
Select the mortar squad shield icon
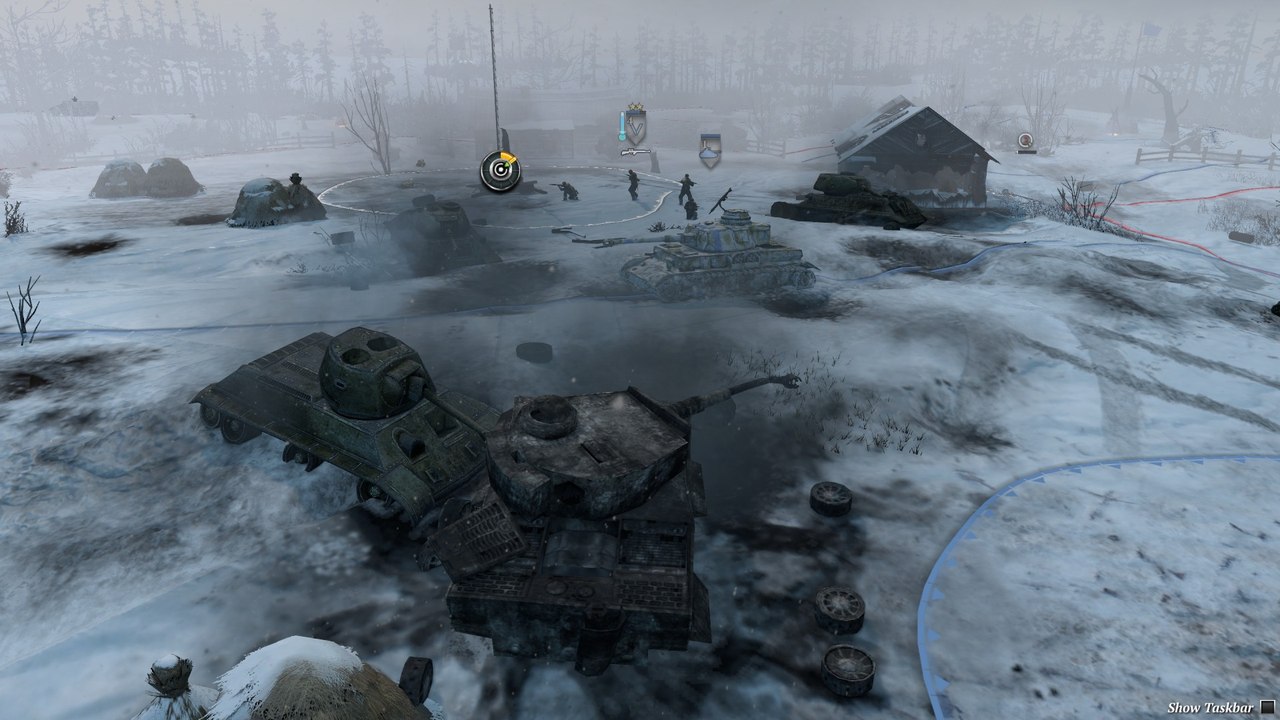710,148
